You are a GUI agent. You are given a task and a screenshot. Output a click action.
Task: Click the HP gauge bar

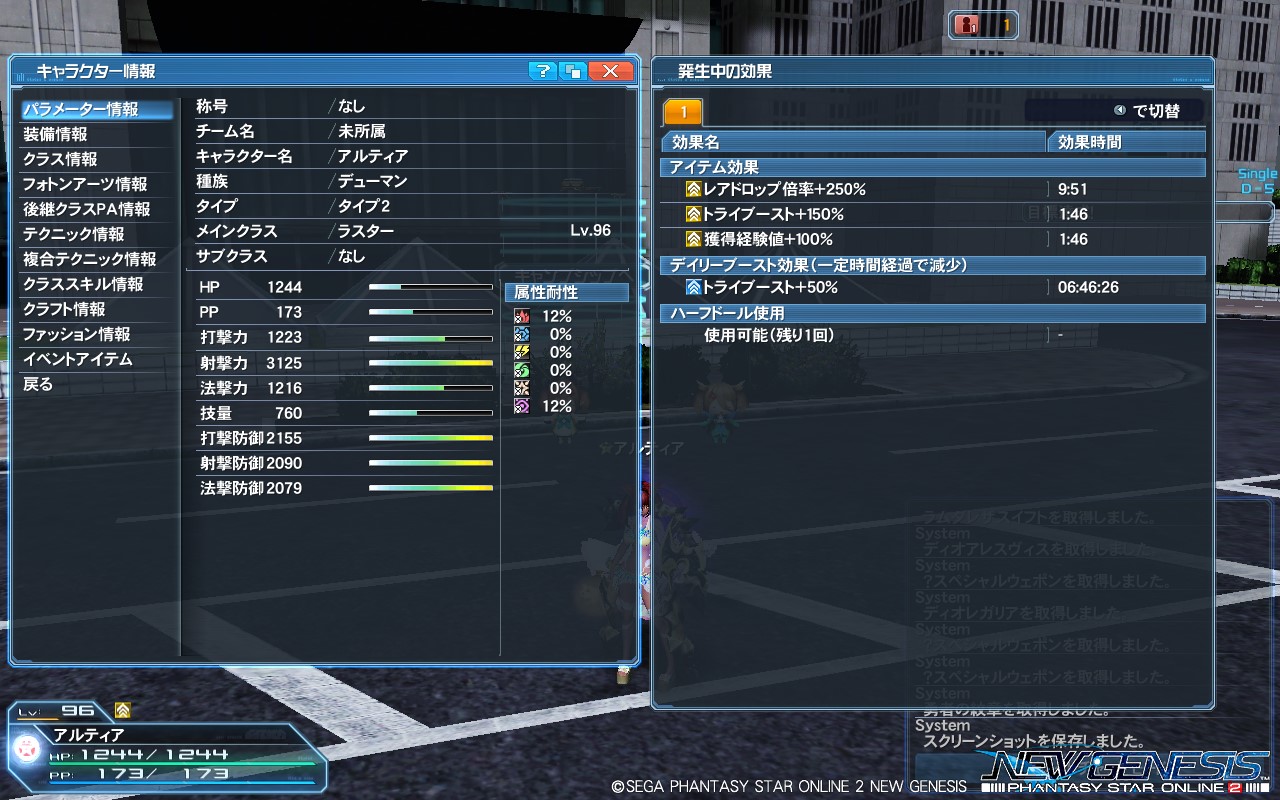pyautogui.click(x=430, y=287)
